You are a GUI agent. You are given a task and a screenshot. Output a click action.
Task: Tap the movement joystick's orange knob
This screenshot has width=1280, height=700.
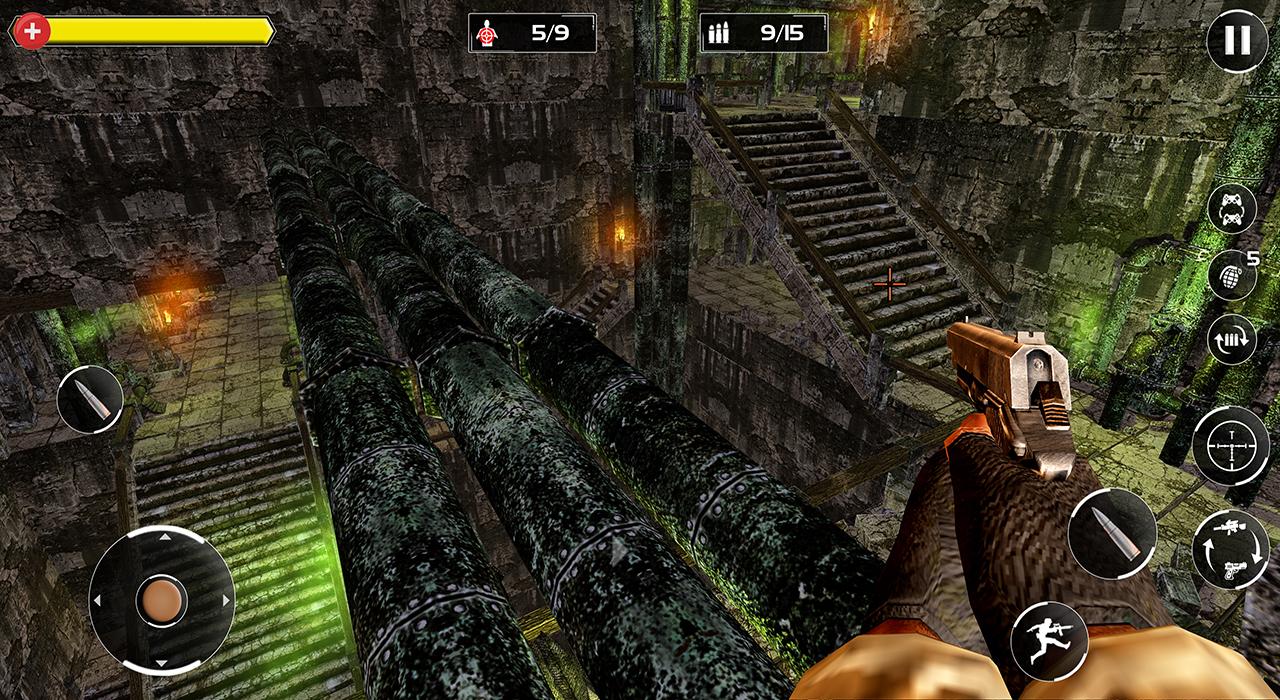[x=161, y=600]
